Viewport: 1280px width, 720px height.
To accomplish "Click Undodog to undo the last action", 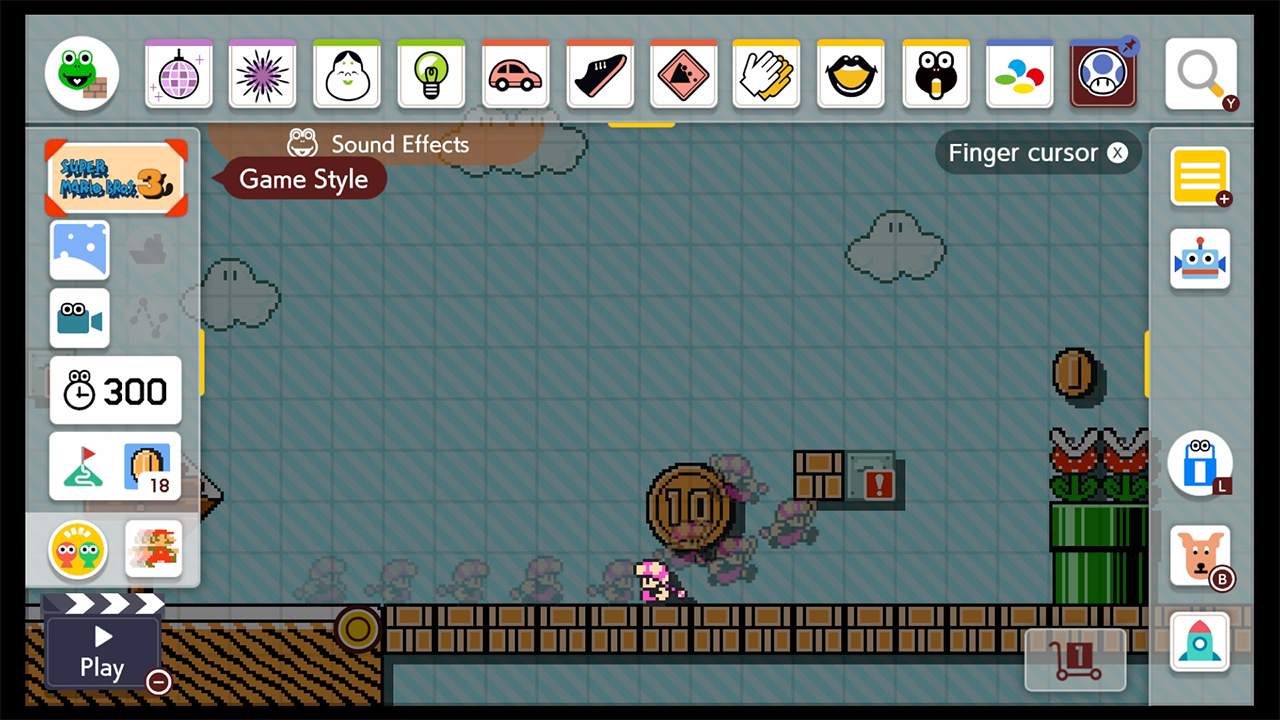I will 1200,556.
